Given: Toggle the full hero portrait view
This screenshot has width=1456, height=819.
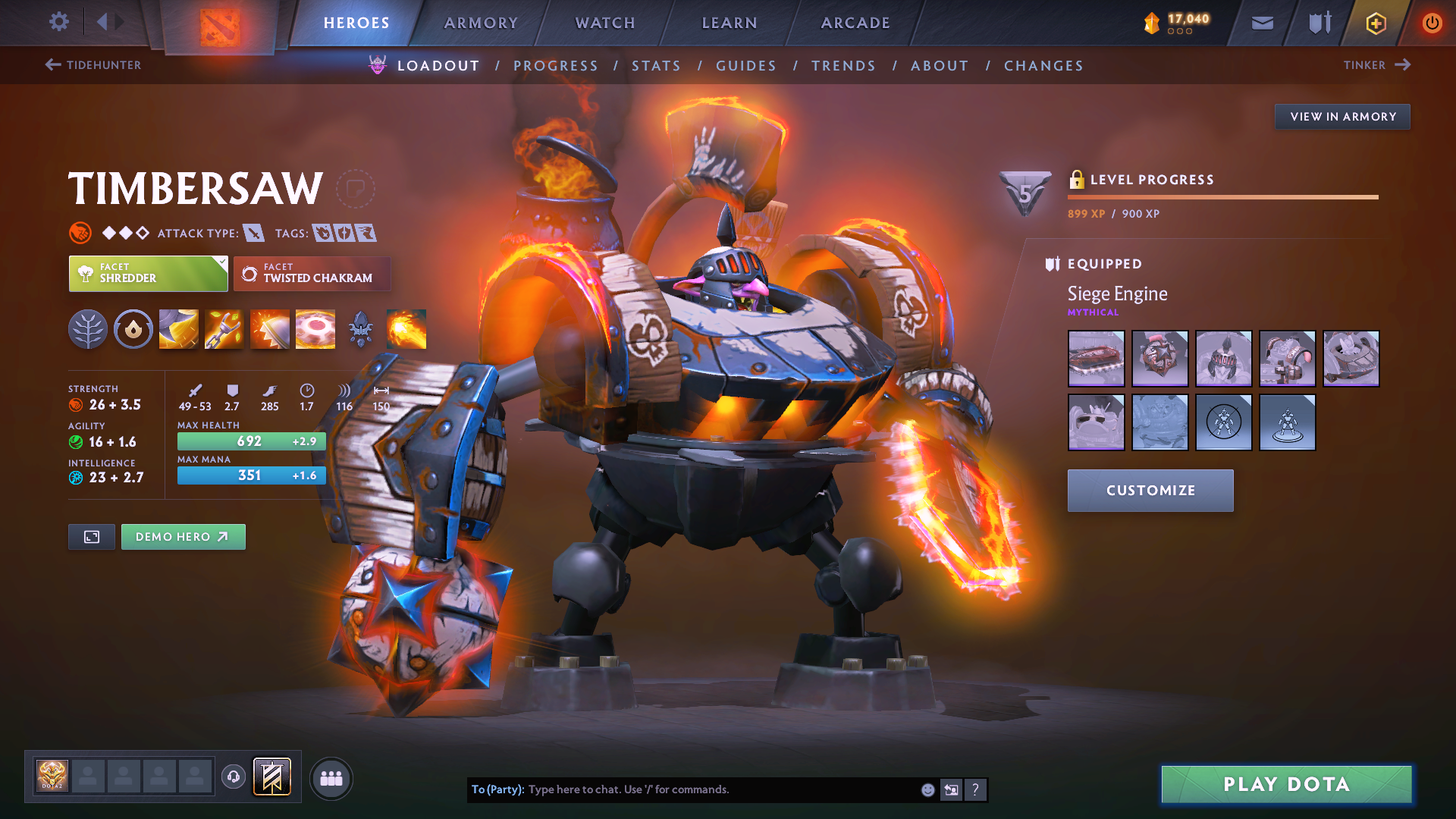Looking at the screenshot, I should [x=91, y=536].
